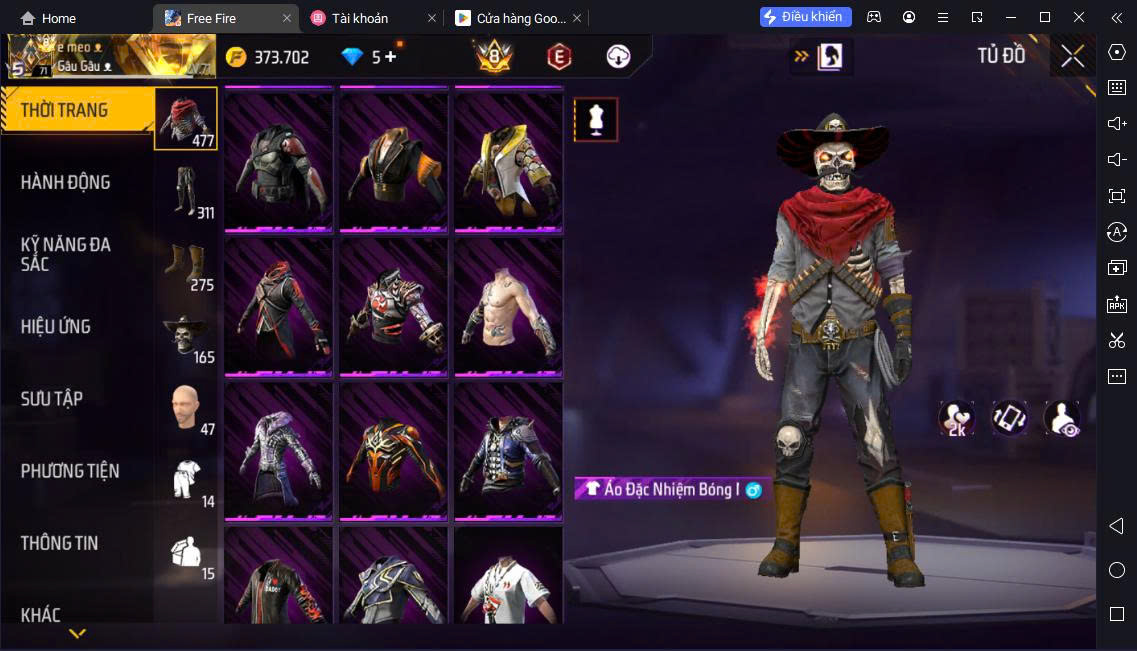Screen dimensions: 1137x651
Task: Choose the orange and black armored top
Action: [x=393, y=451]
